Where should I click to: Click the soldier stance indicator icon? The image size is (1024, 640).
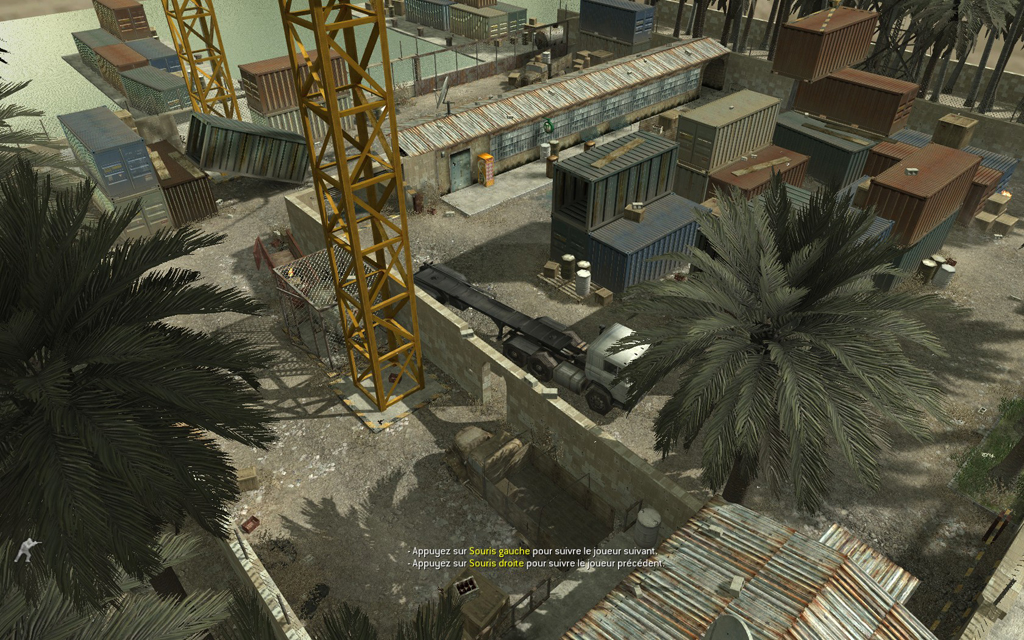(x=28, y=549)
